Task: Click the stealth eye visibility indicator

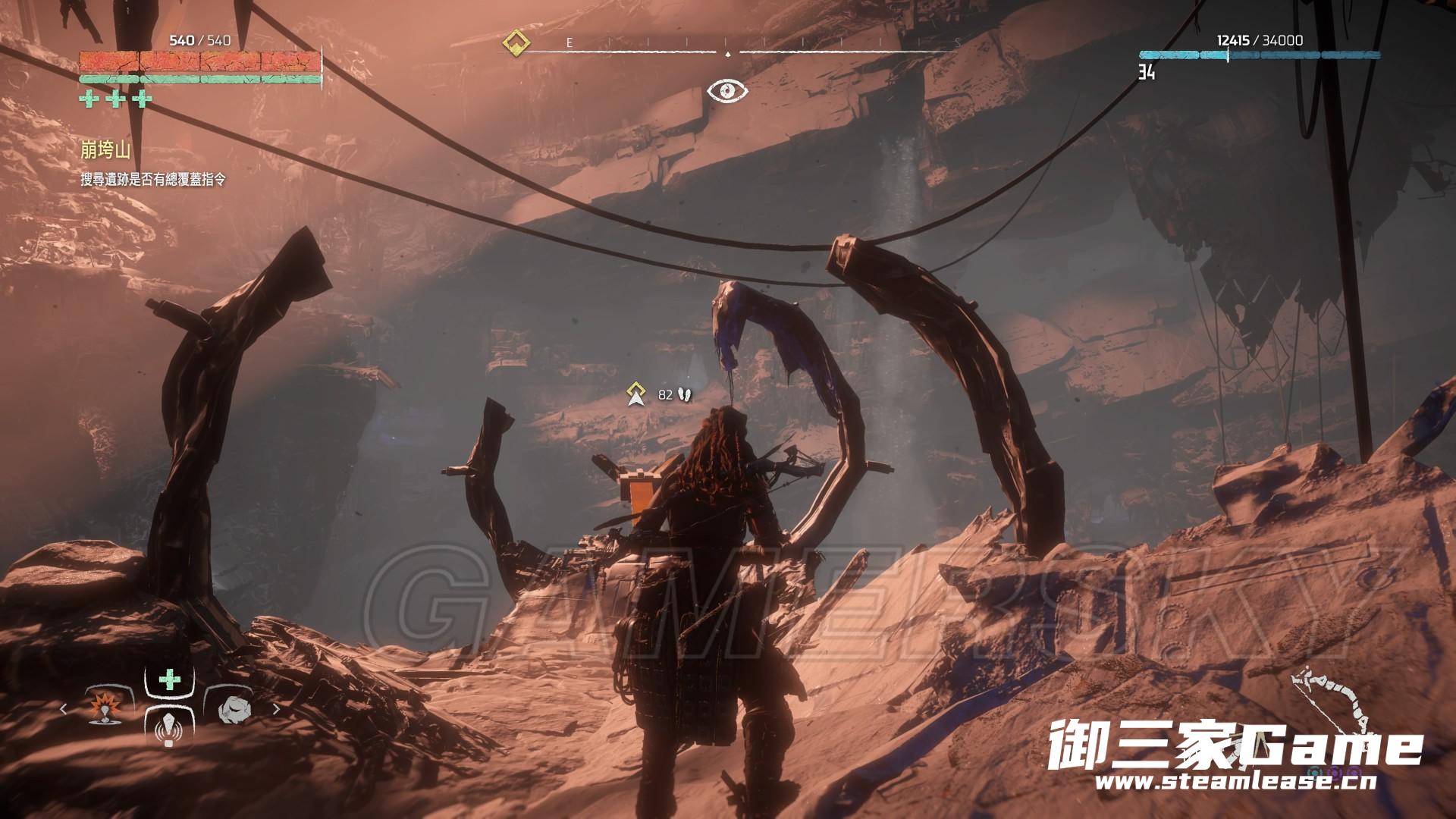Action: pyautogui.click(x=727, y=91)
